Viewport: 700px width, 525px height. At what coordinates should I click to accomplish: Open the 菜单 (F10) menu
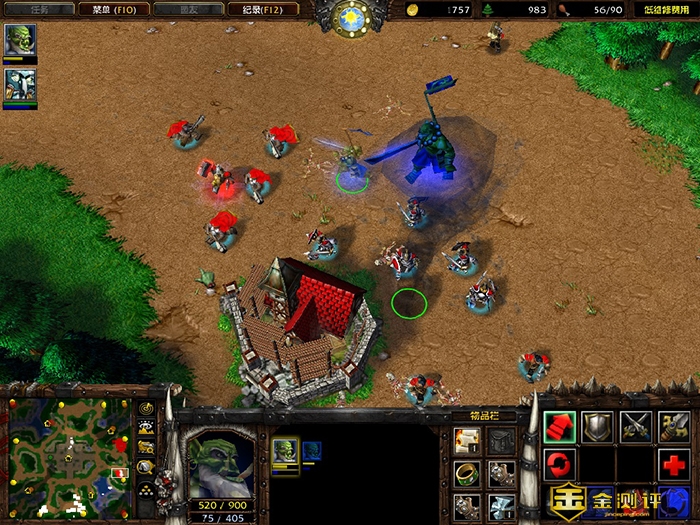(114, 10)
